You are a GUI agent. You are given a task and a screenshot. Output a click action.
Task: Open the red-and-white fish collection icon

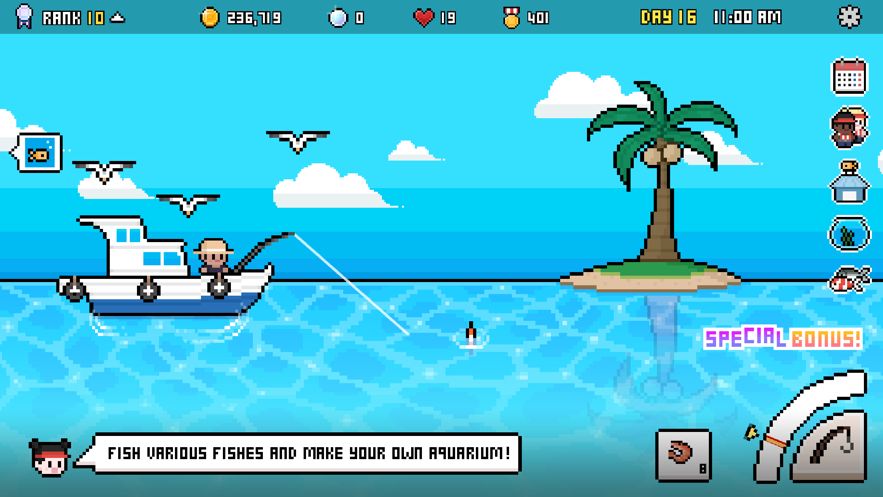pyautogui.click(x=849, y=280)
